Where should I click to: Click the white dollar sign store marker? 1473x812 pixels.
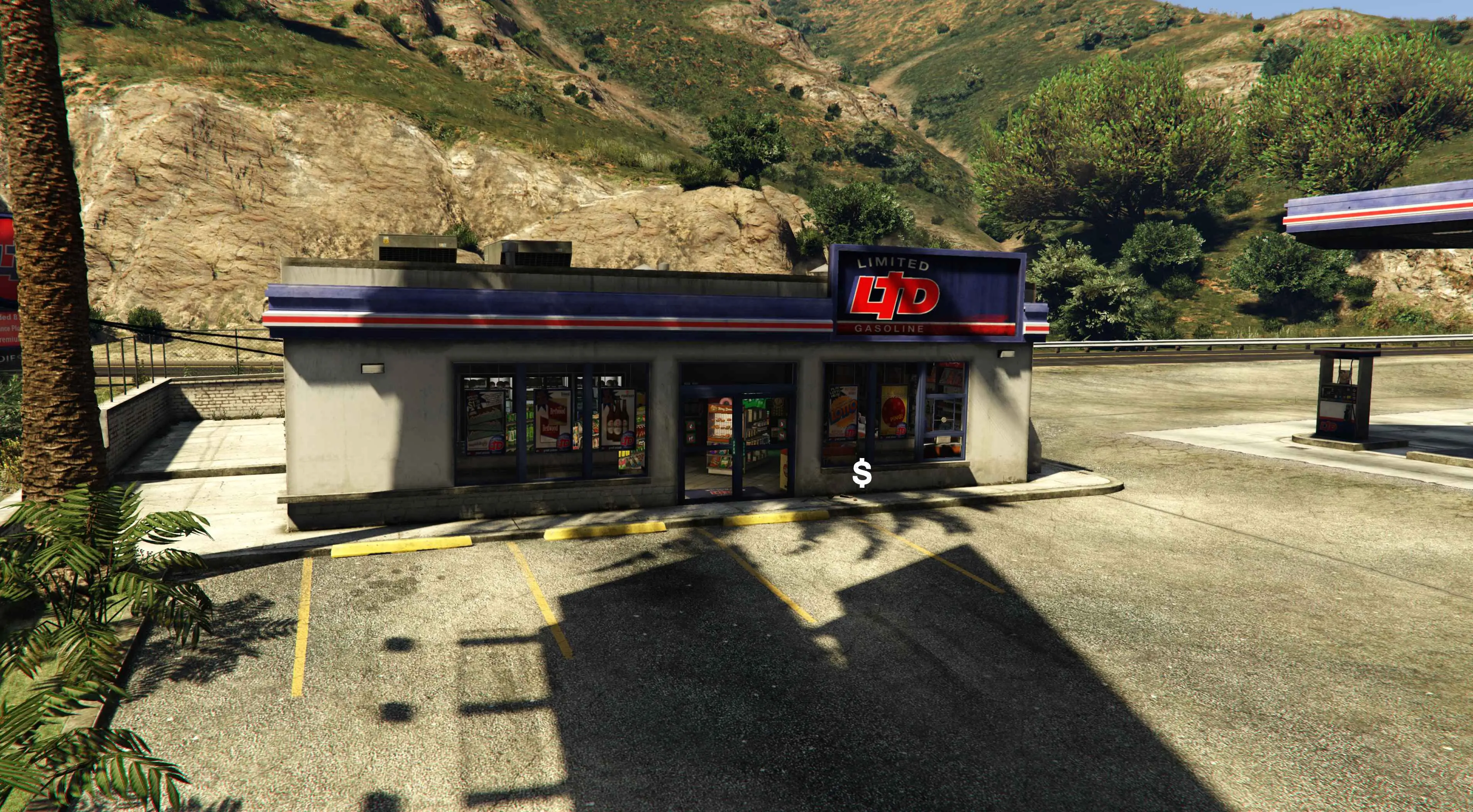[862, 474]
